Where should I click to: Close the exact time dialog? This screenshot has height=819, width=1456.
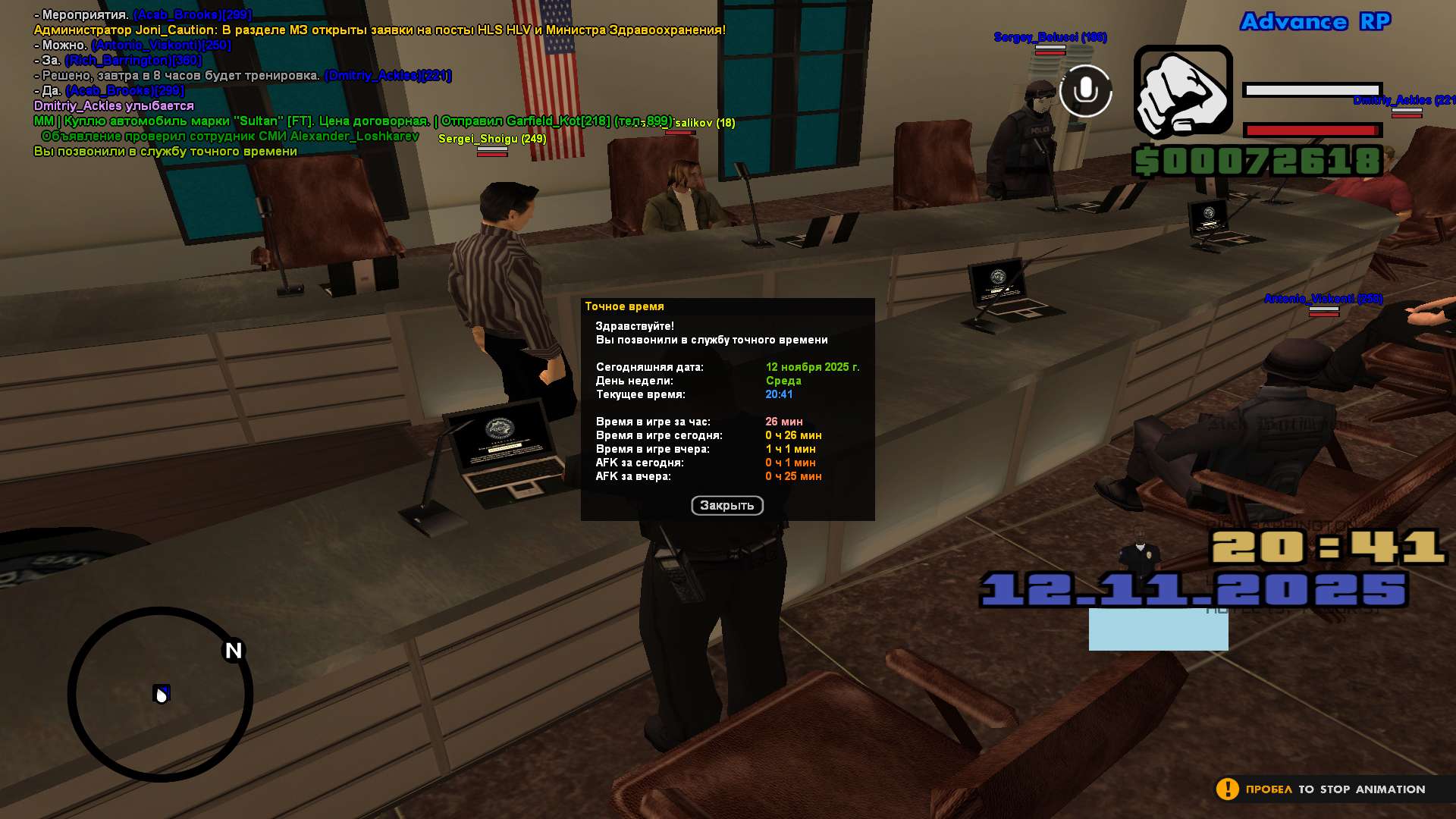coord(726,506)
